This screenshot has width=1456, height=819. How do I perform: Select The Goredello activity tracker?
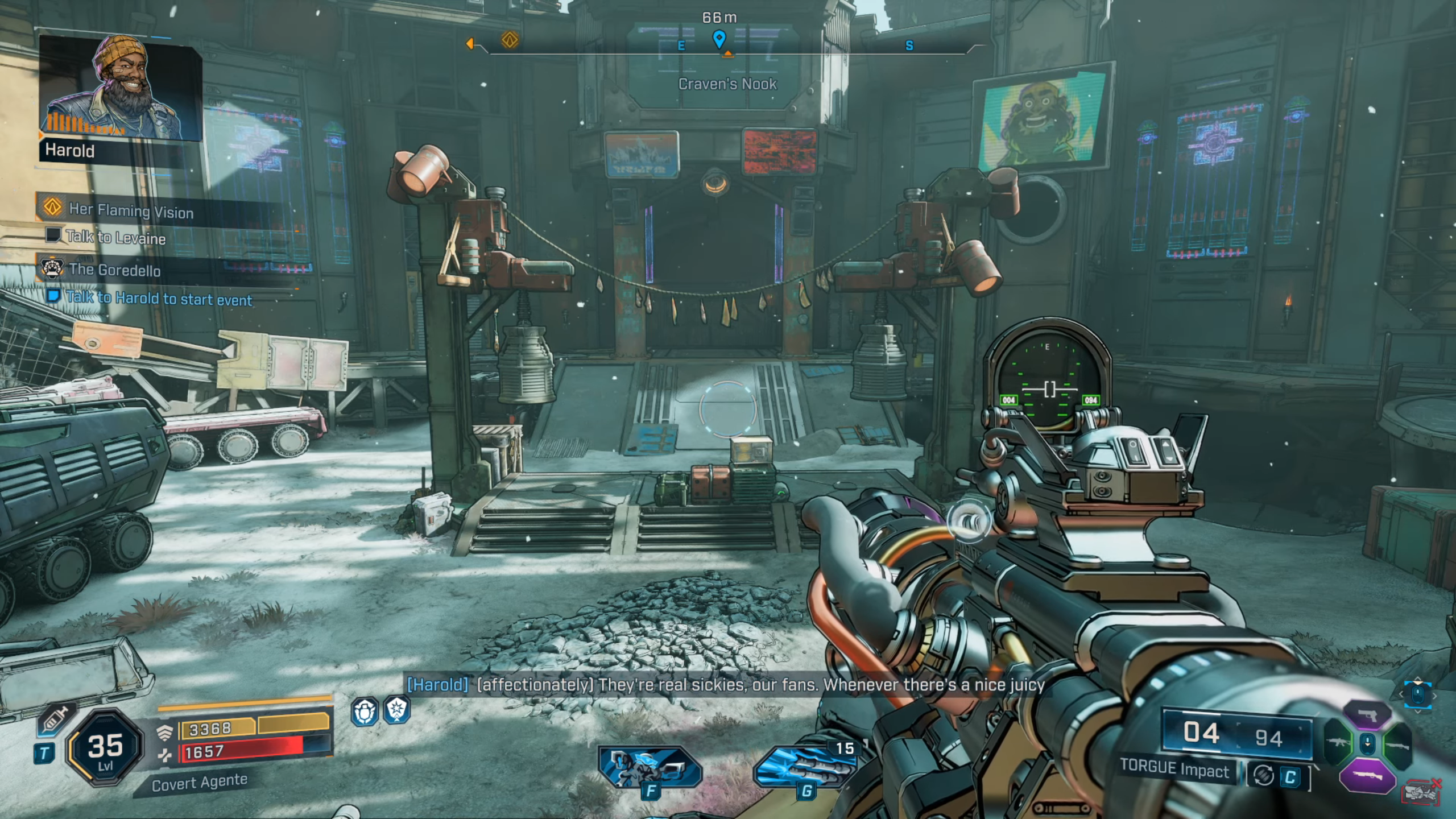pyautogui.click(x=114, y=270)
